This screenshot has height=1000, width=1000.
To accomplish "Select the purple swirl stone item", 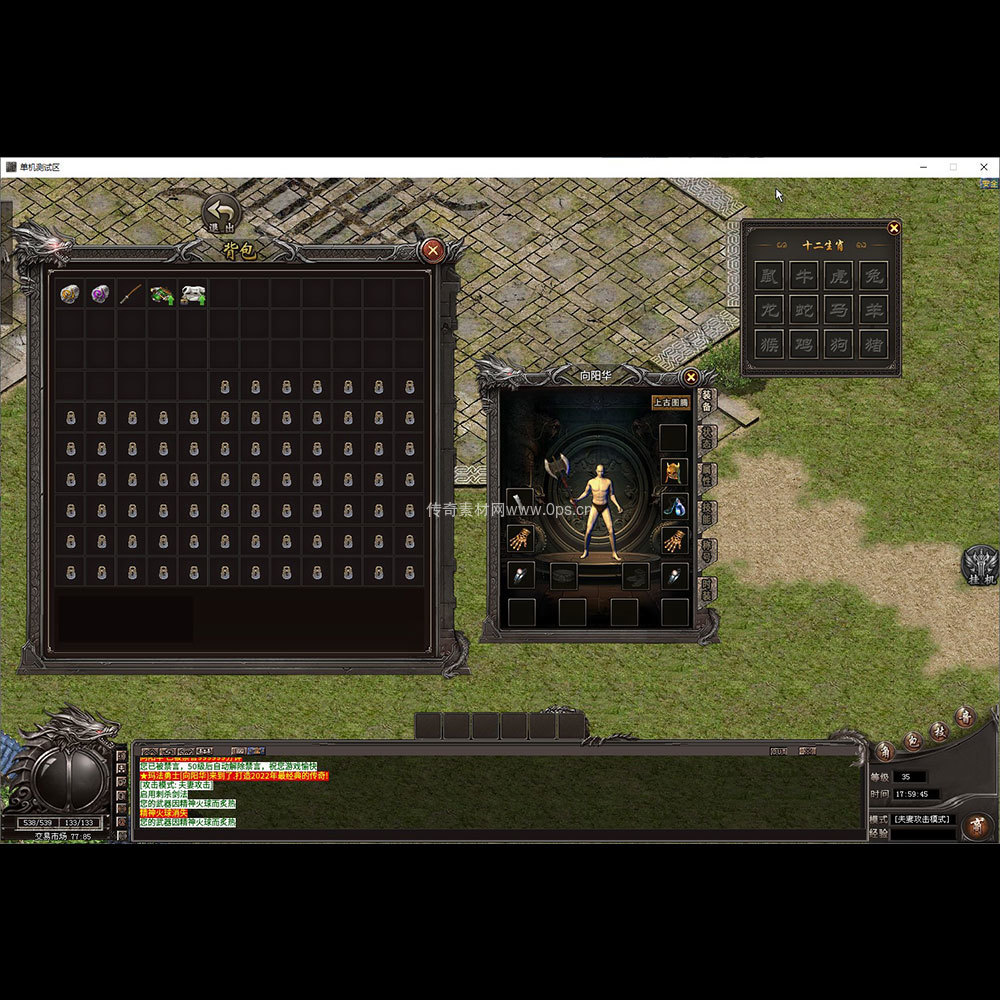I will tap(100, 294).
